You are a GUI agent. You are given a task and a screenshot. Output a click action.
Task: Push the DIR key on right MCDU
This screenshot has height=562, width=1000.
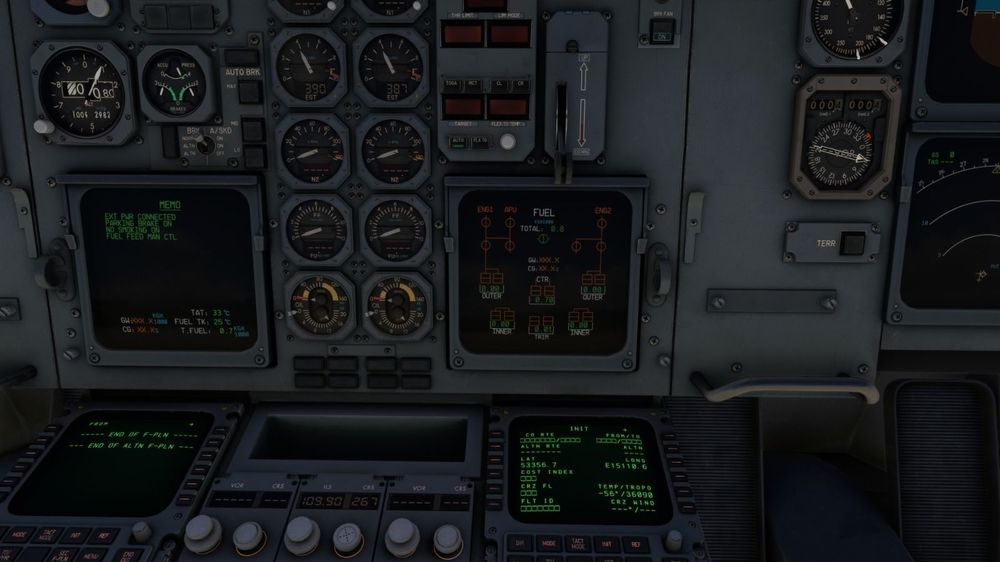(520, 545)
